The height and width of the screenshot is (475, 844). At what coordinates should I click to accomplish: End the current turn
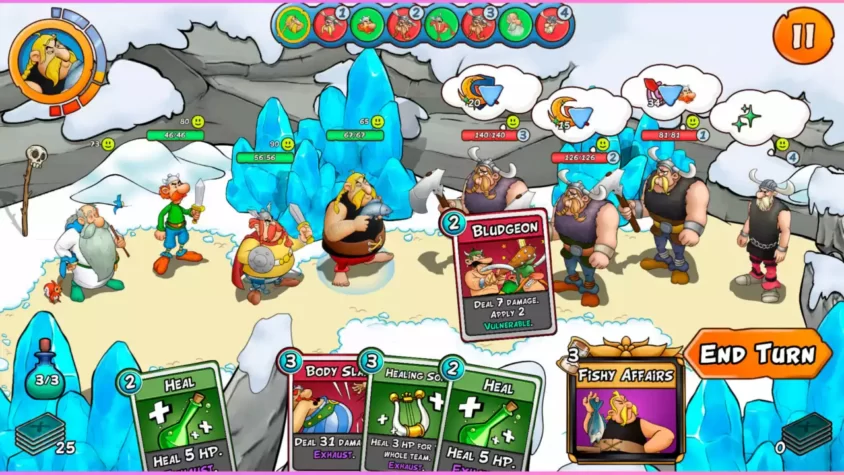(x=757, y=354)
